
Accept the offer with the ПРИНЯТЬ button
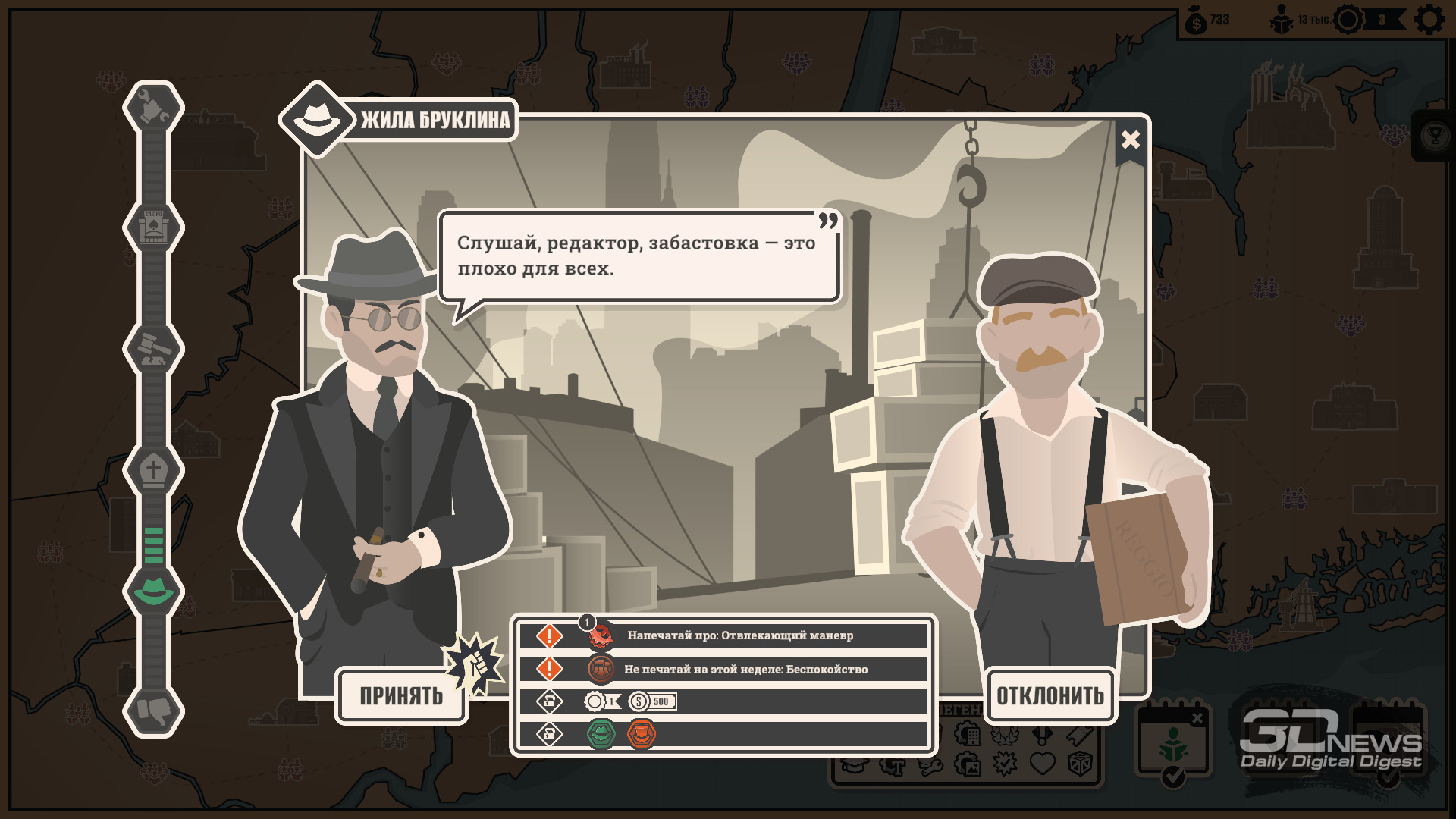400,695
